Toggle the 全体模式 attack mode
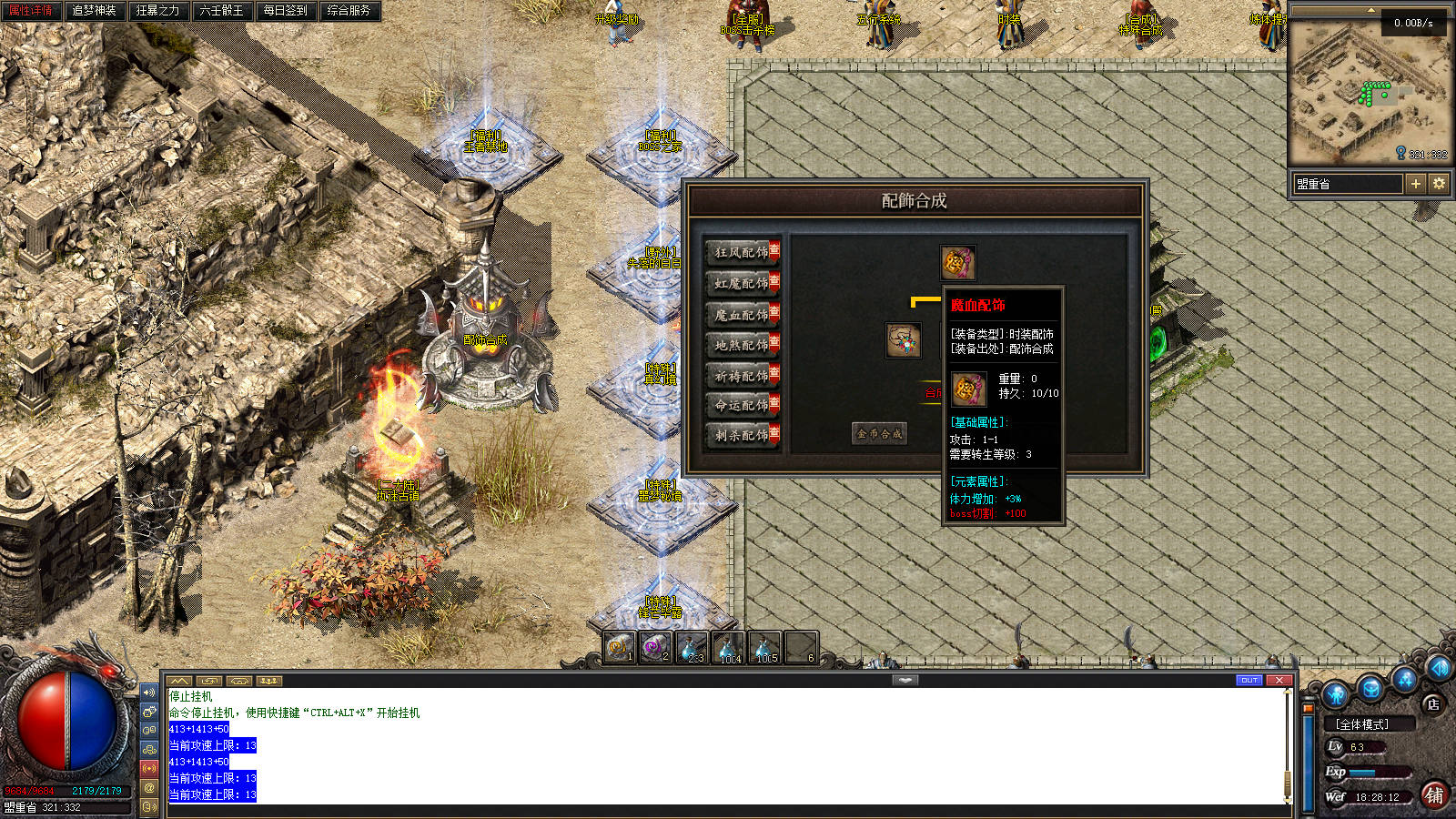 [1361, 724]
